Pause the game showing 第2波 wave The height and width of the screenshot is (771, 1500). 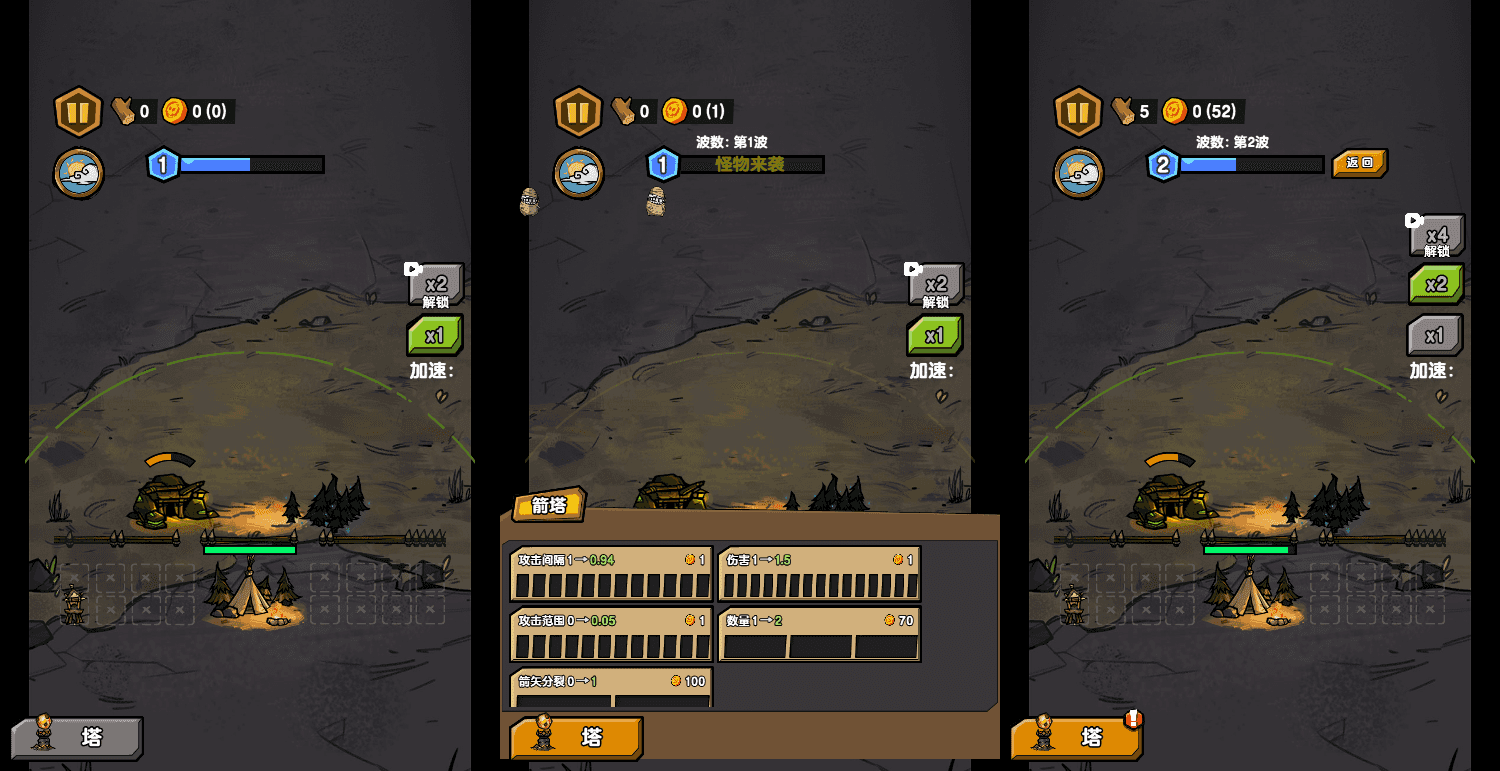1078,111
